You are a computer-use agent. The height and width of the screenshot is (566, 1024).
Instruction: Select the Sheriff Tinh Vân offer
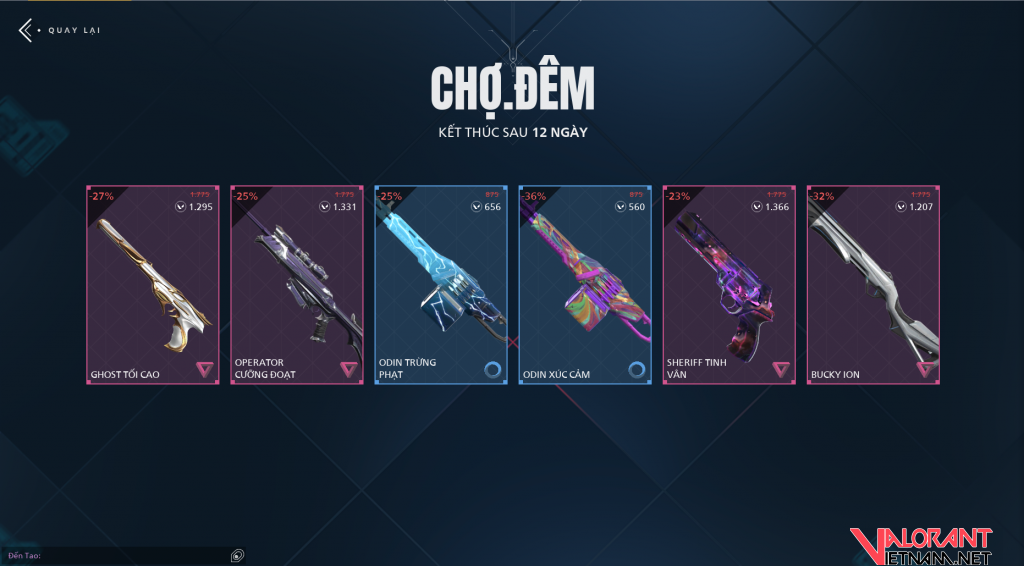[x=729, y=285]
